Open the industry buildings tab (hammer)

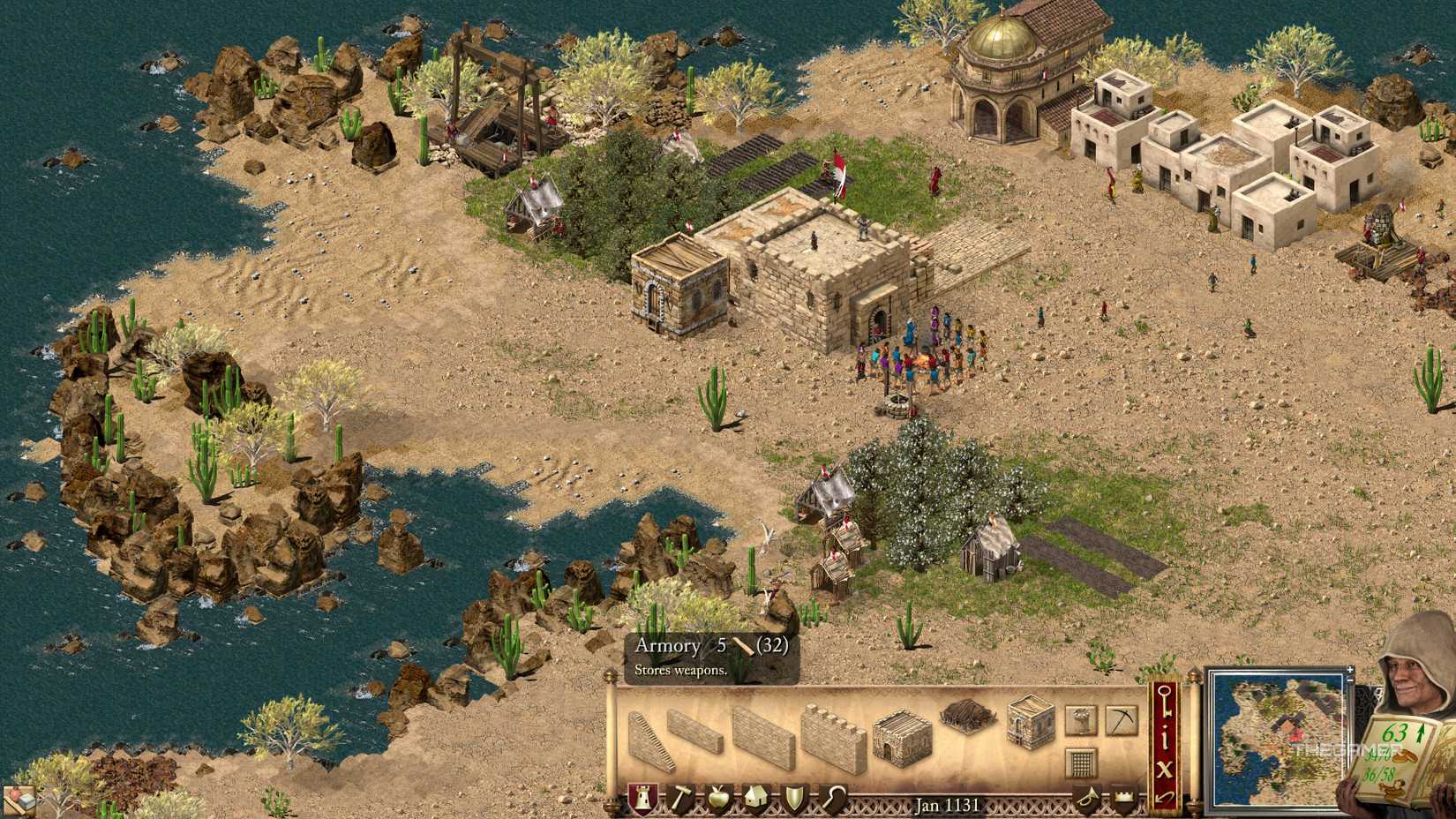[682, 798]
